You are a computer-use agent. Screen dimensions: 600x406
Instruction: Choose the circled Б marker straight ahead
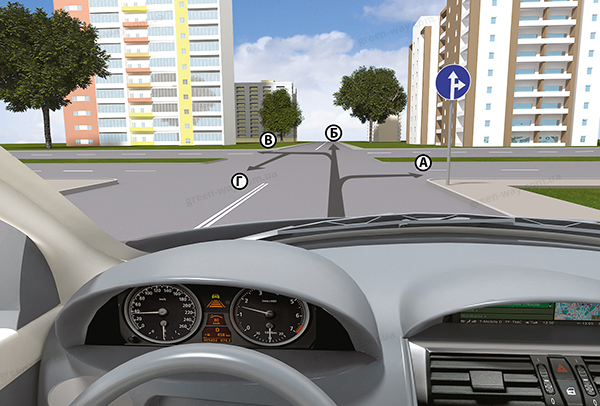coord(334,134)
